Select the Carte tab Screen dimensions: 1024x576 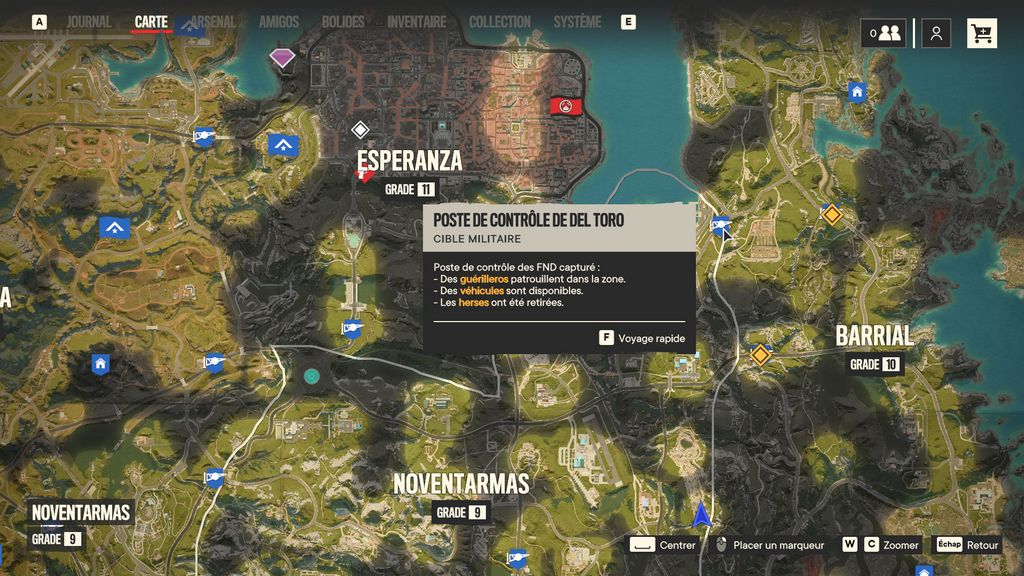(151, 22)
